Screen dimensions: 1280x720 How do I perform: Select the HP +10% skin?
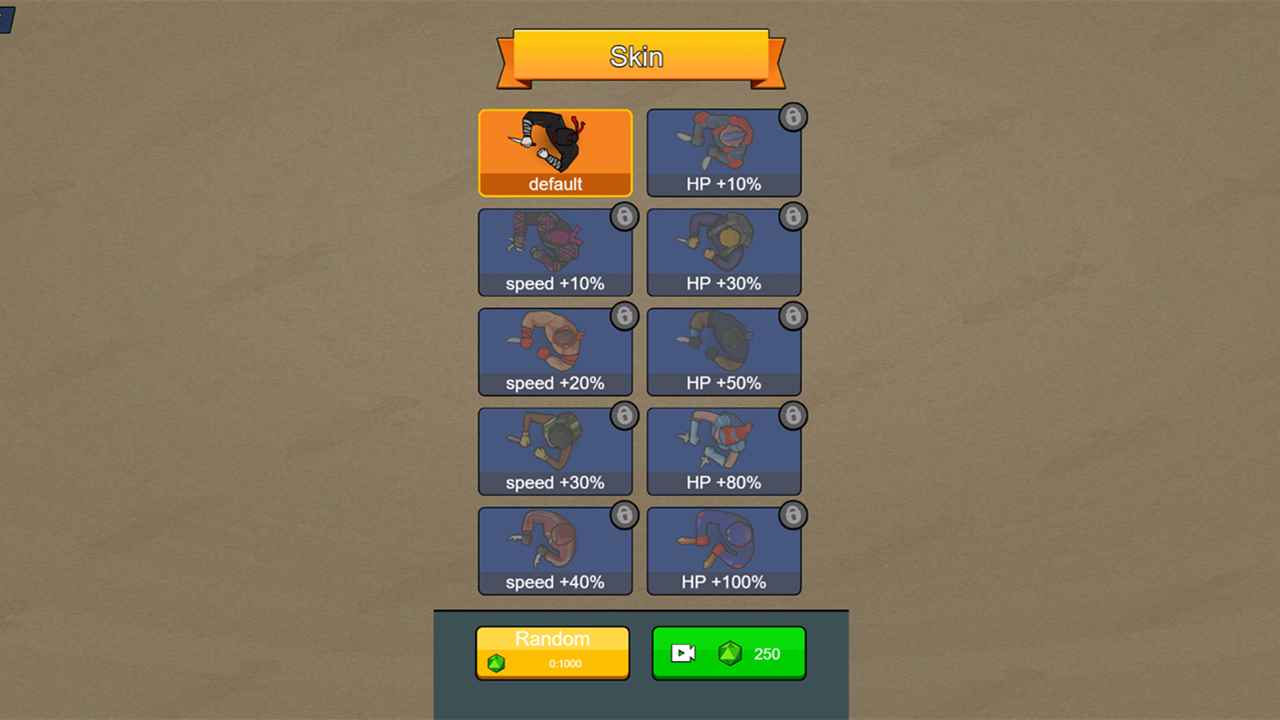click(x=723, y=152)
